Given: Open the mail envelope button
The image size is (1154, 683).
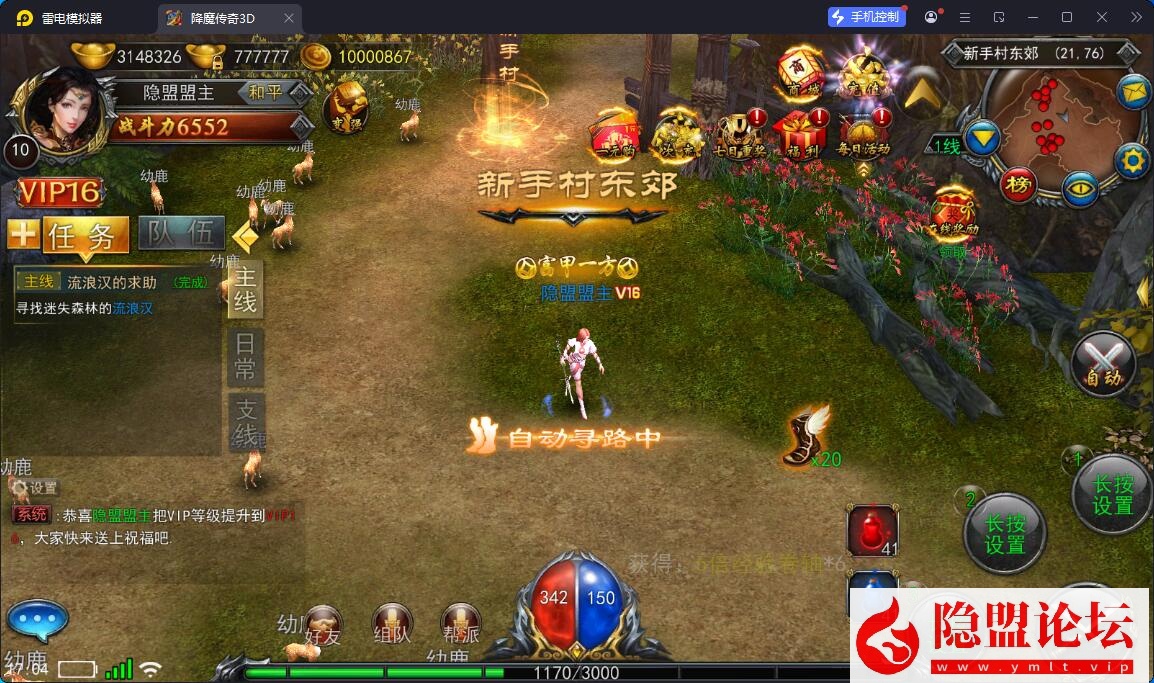Looking at the screenshot, I should pyautogui.click(x=1134, y=93).
